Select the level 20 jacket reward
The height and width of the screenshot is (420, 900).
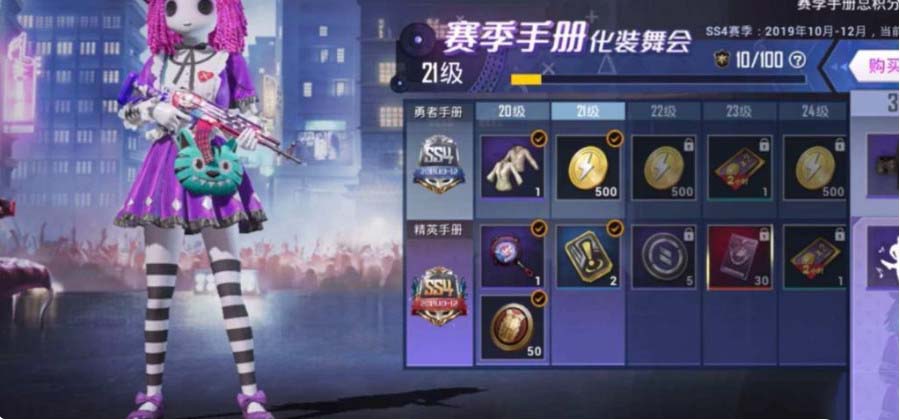tap(513, 165)
